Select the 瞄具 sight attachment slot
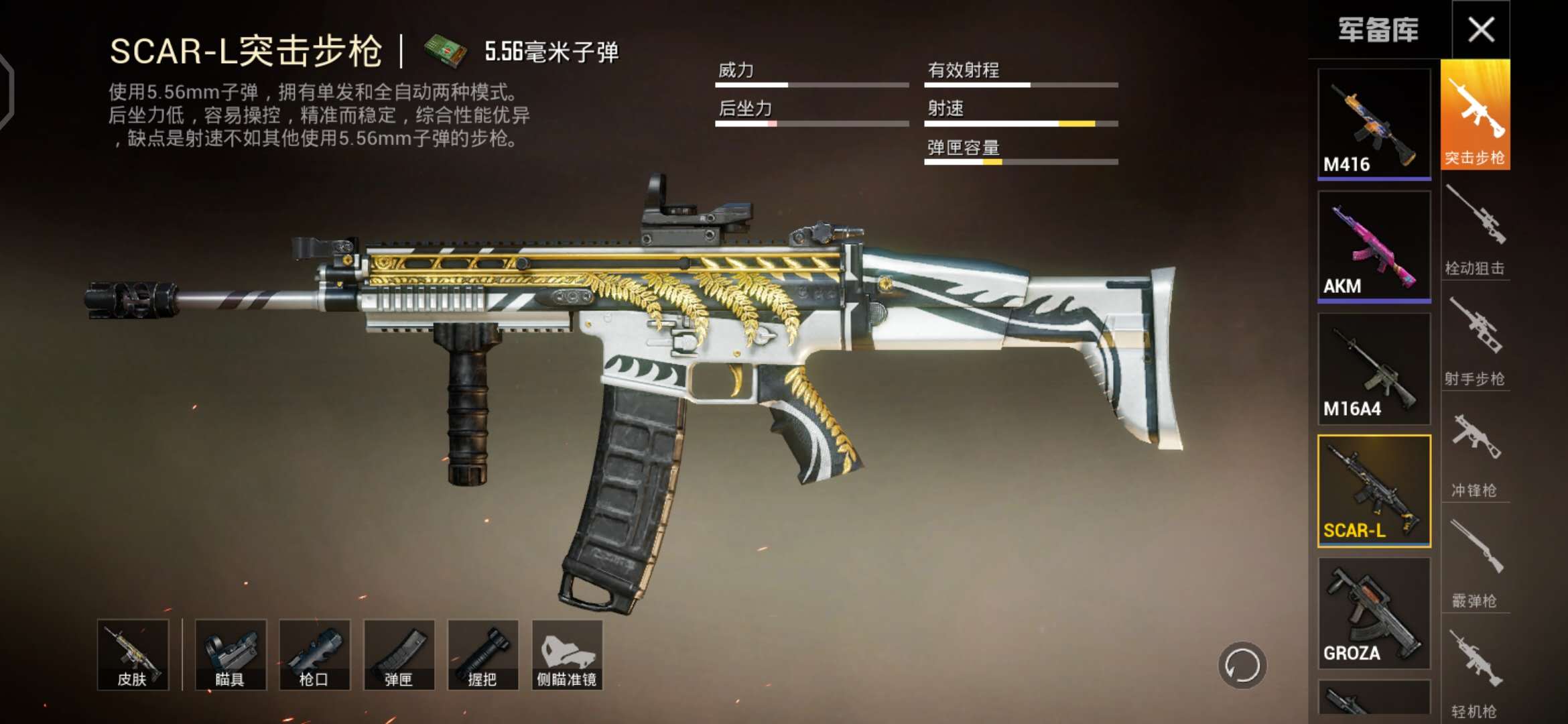The image size is (1568, 724). click(231, 655)
